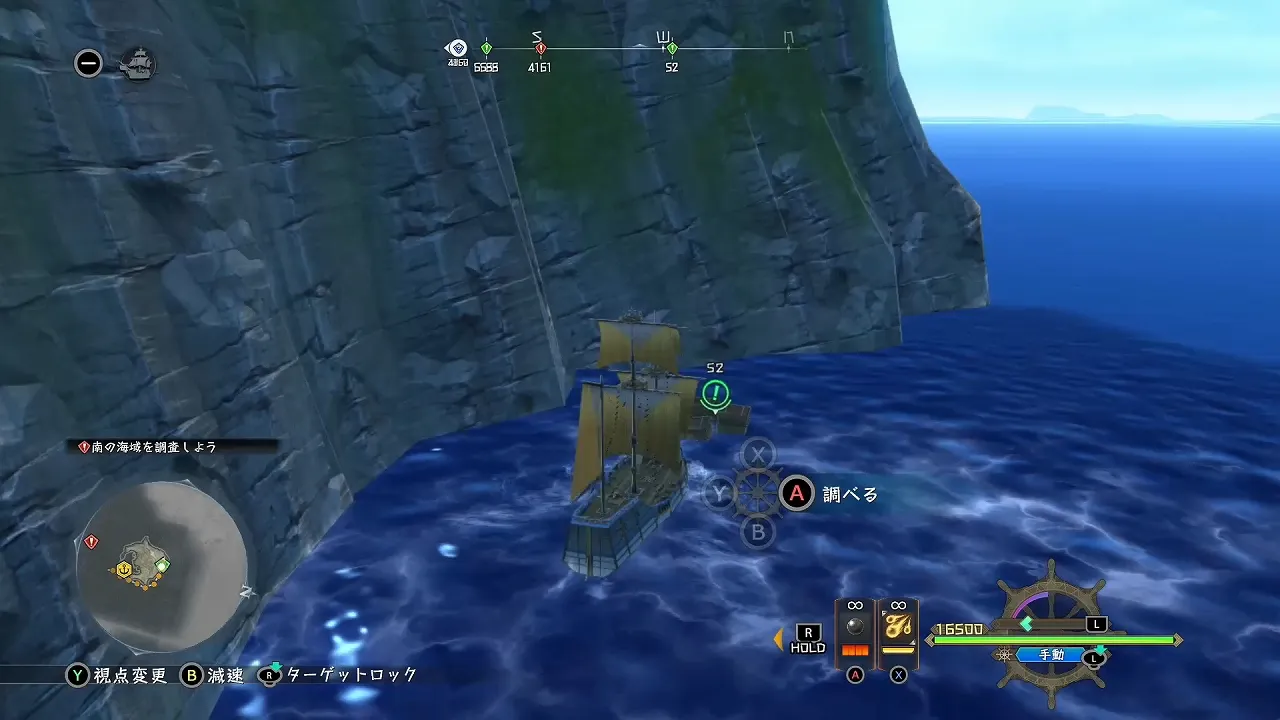Toggle the 手動 (manual) steering mode
This screenshot has width=1280, height=720.
click(x=1050, y=654)
